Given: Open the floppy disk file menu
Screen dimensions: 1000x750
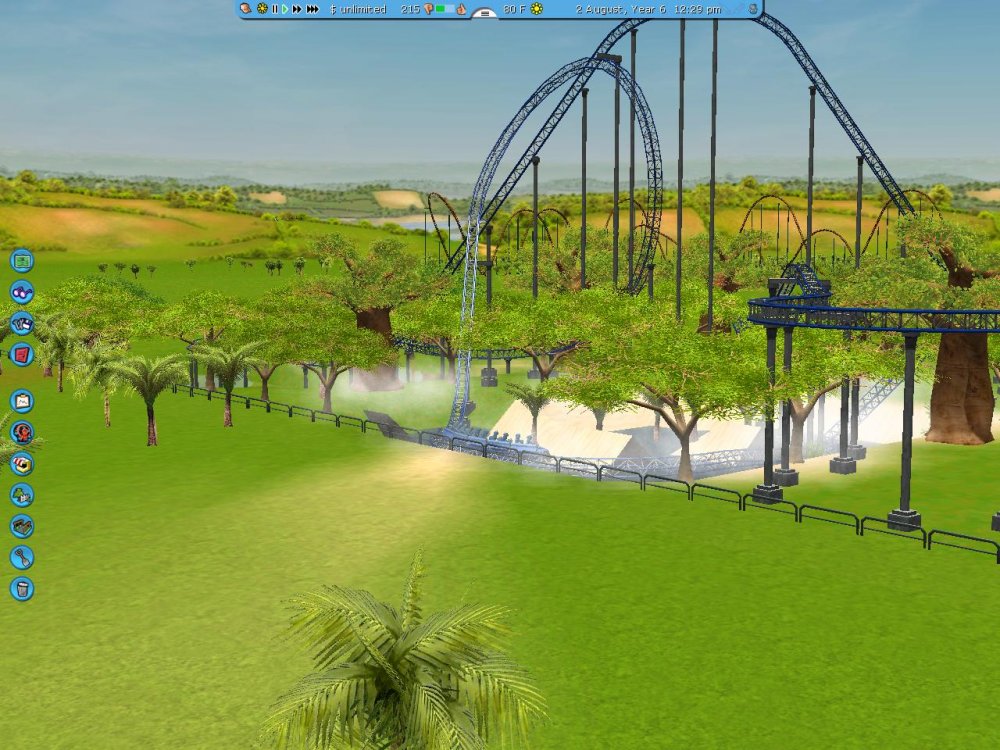Looking at the screenshot, I should pyautogui.click(x=22, y=323).
